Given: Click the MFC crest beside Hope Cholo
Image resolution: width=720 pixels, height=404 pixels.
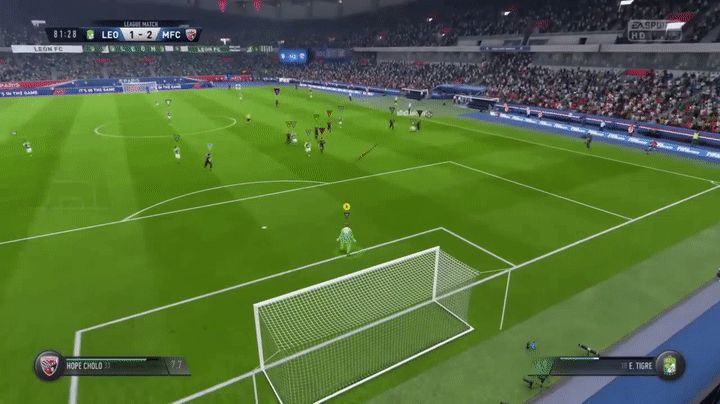Looking at the screenshot, I should [x=47, y=365].
